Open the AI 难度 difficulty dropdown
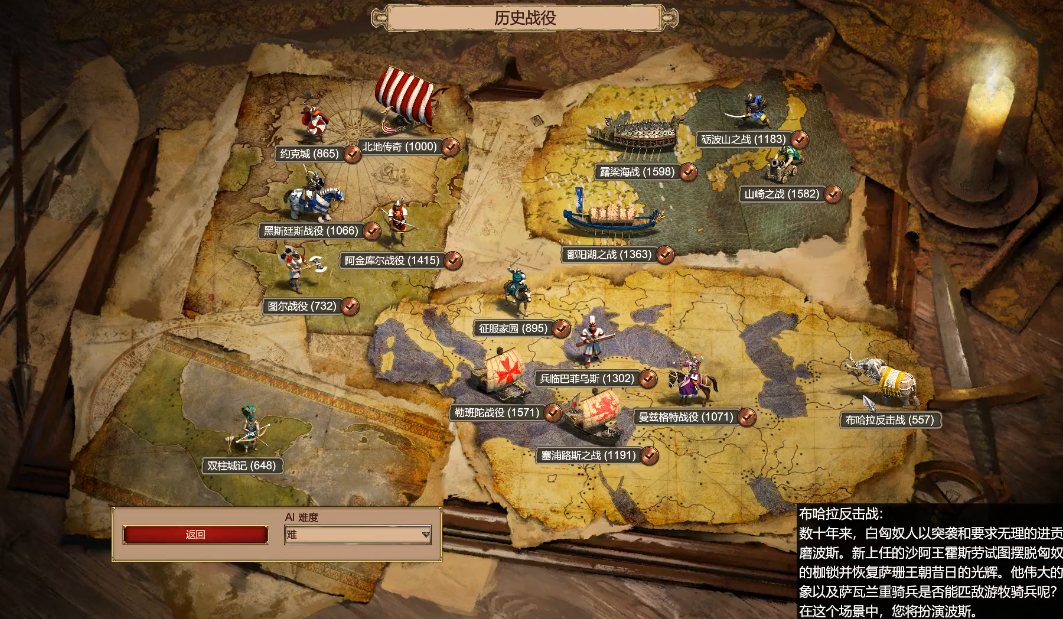 pyautogui.click(x=358, y=535)
